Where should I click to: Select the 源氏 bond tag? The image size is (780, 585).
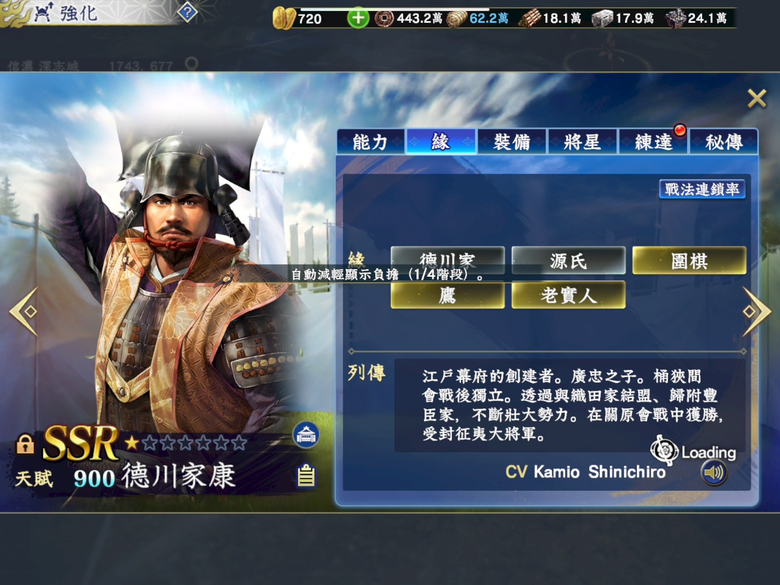(568, 261)
